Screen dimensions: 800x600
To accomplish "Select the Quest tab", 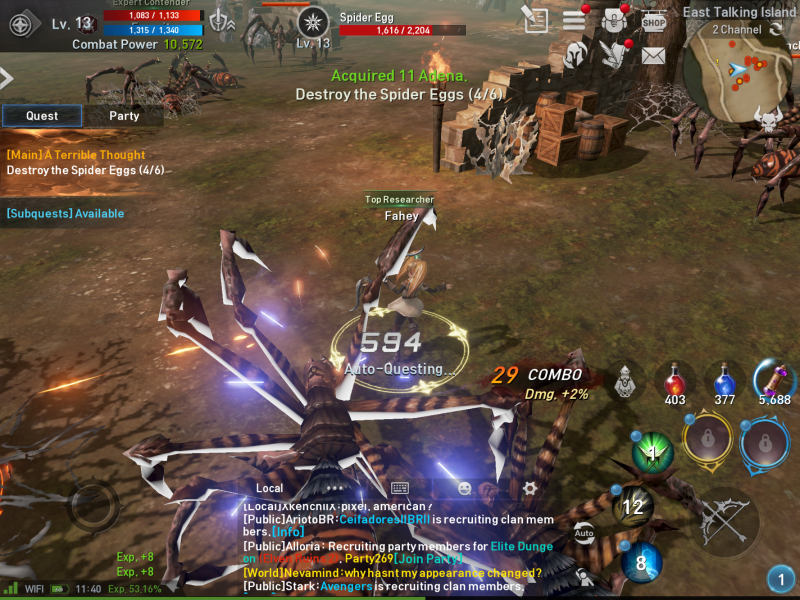I will click(42, 116).
